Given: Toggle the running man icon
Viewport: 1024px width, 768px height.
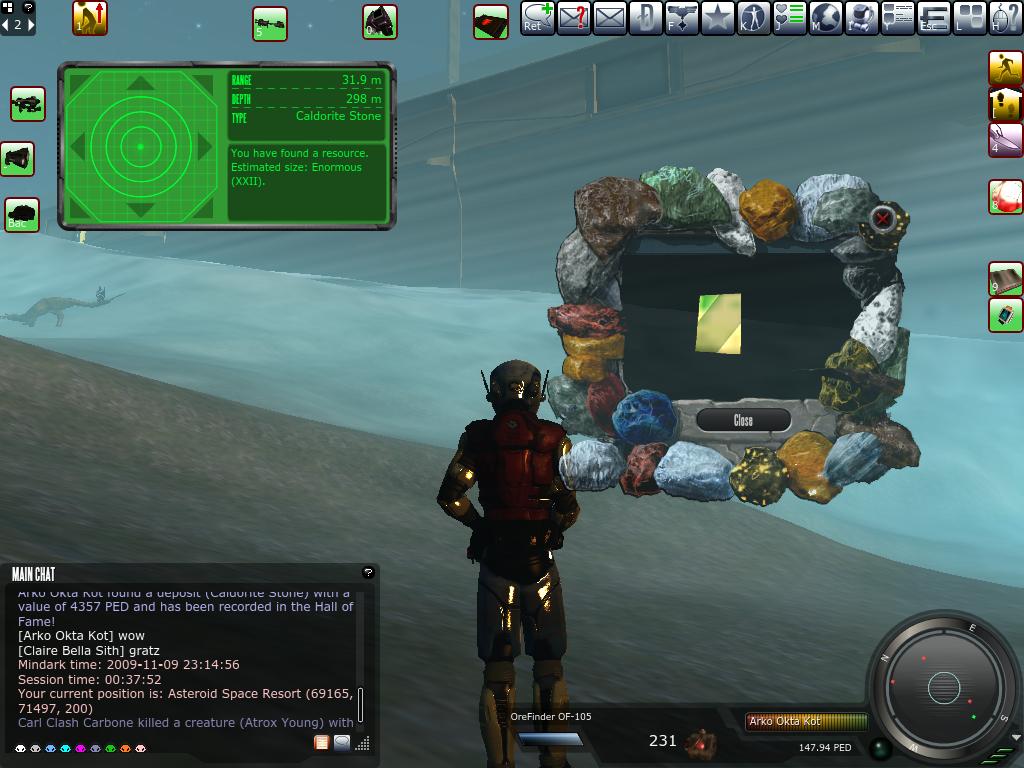Looking at the screenshot, I should (x=1005, y=68).
